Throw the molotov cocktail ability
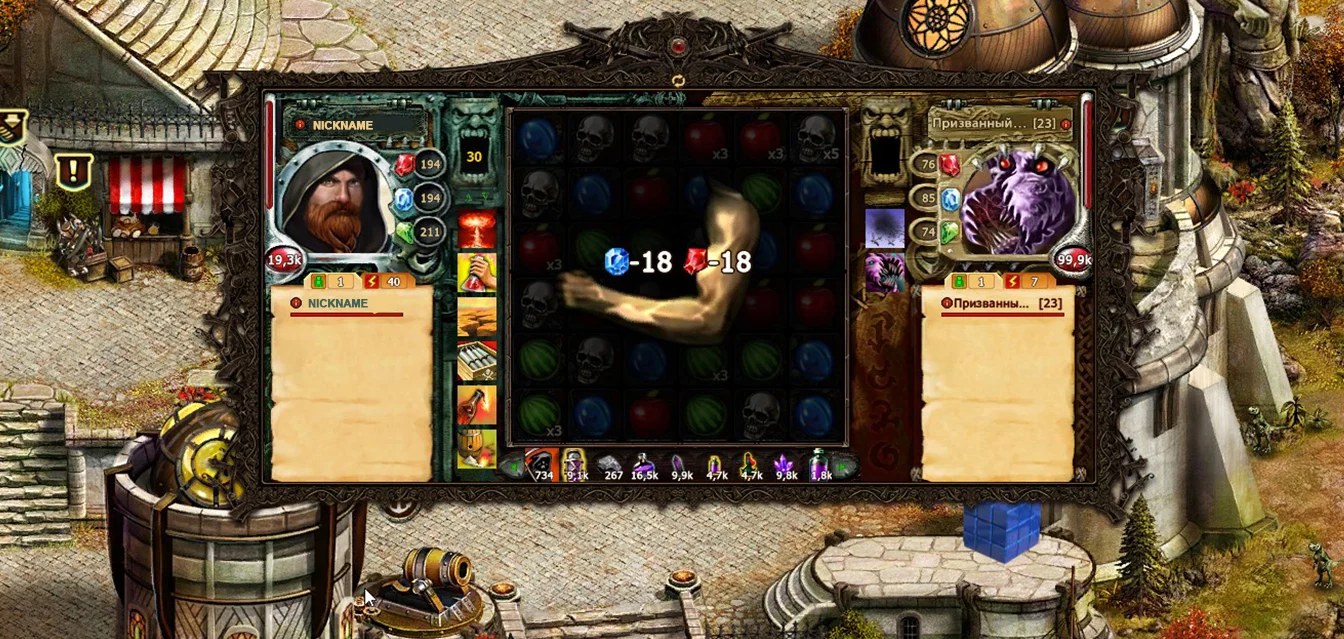Viewport: 1344px width, 639px height. tap(476, 404)
